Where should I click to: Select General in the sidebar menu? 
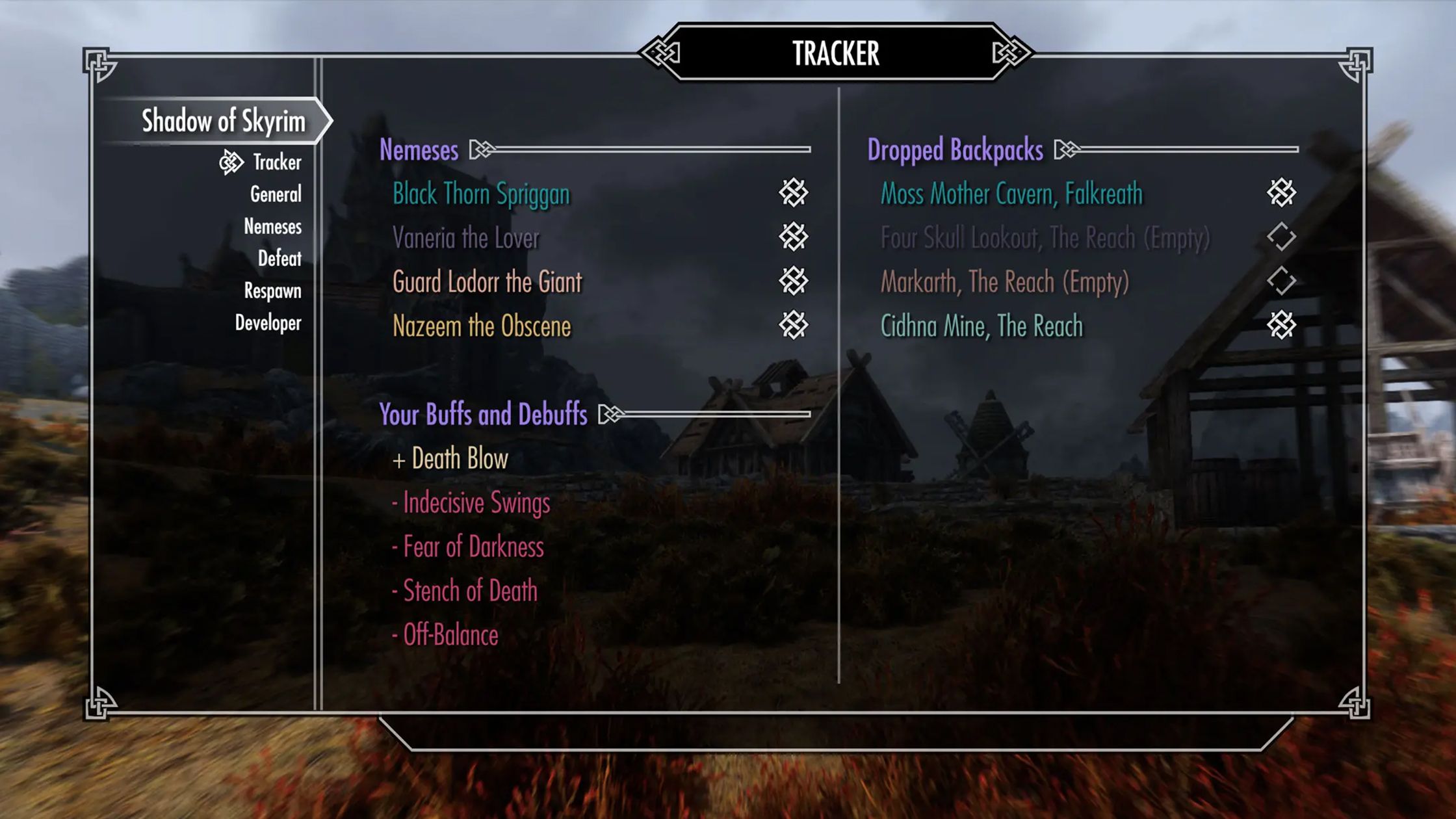coord(277,194)
